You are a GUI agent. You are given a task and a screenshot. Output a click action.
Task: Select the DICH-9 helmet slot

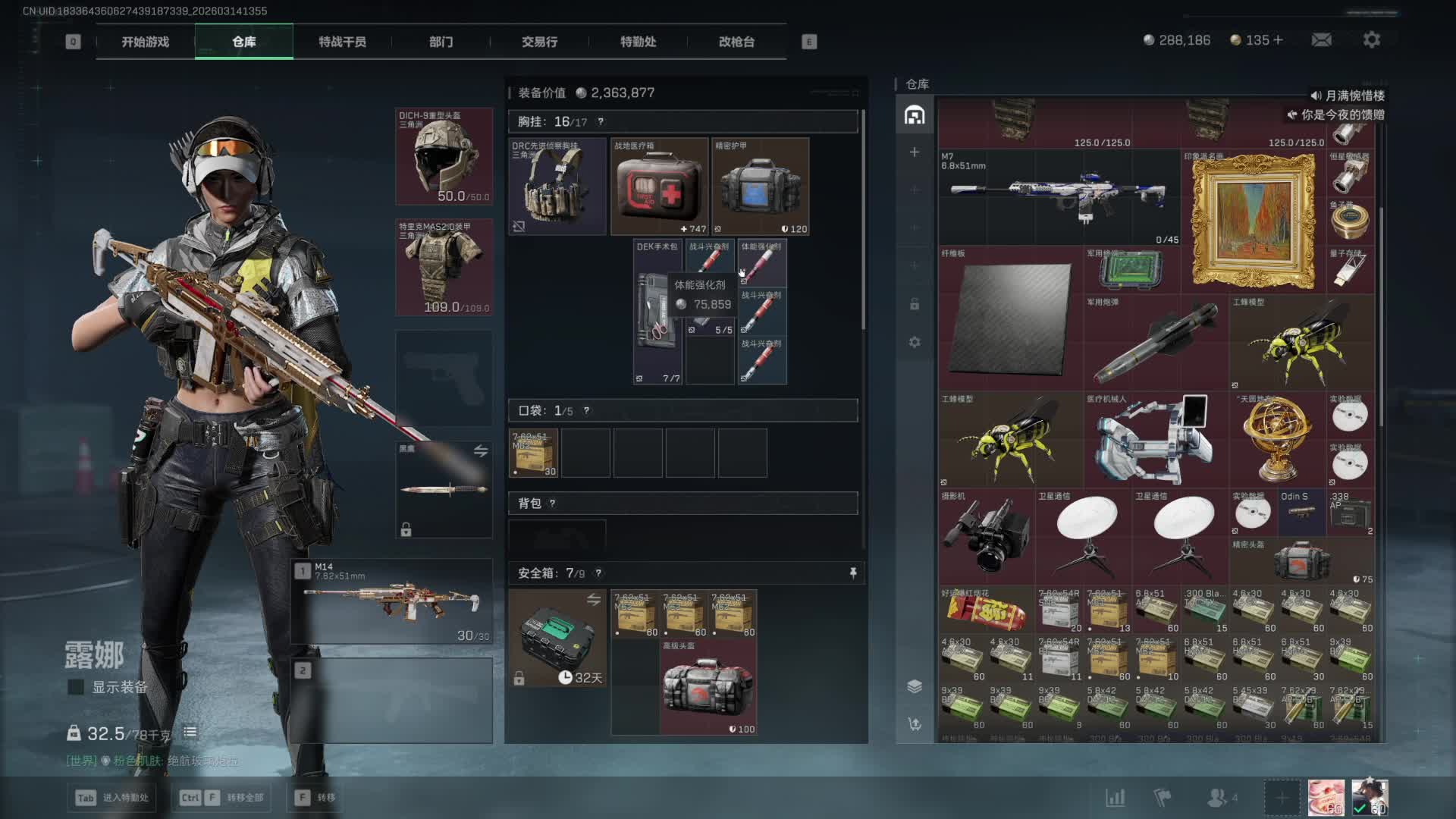(444, 157)
